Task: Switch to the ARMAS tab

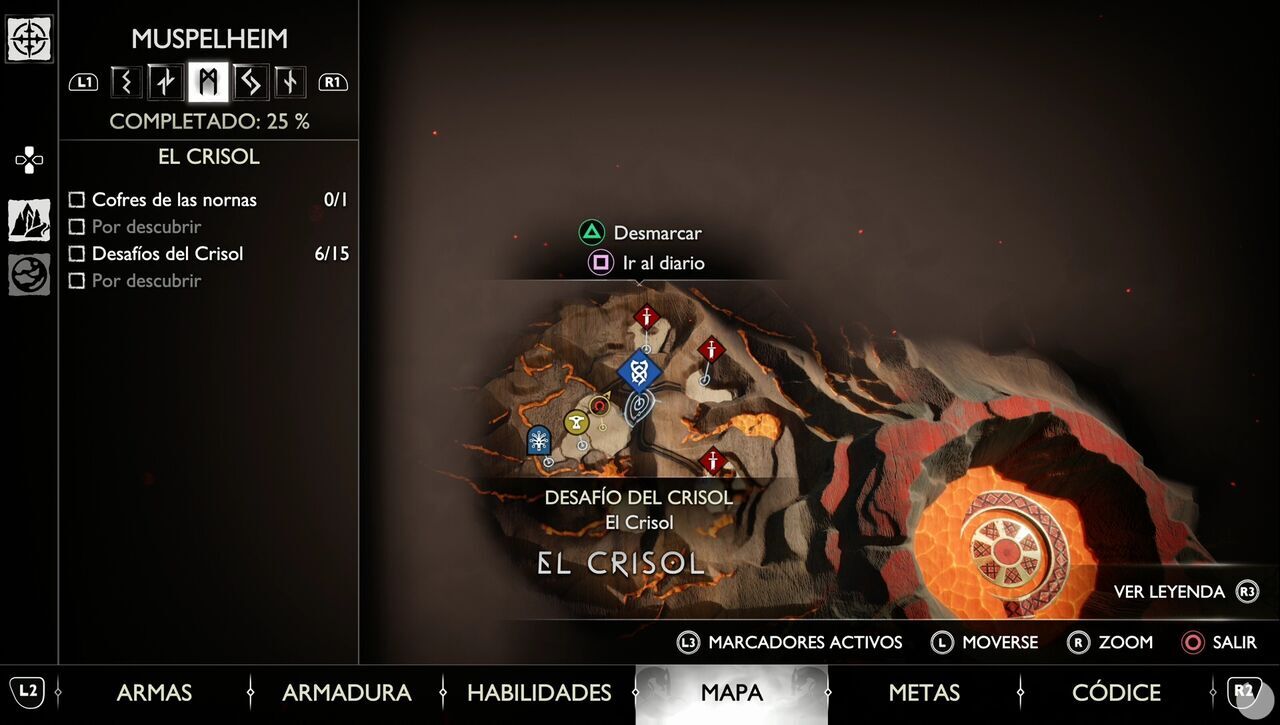Action: [x=154, y=692]
